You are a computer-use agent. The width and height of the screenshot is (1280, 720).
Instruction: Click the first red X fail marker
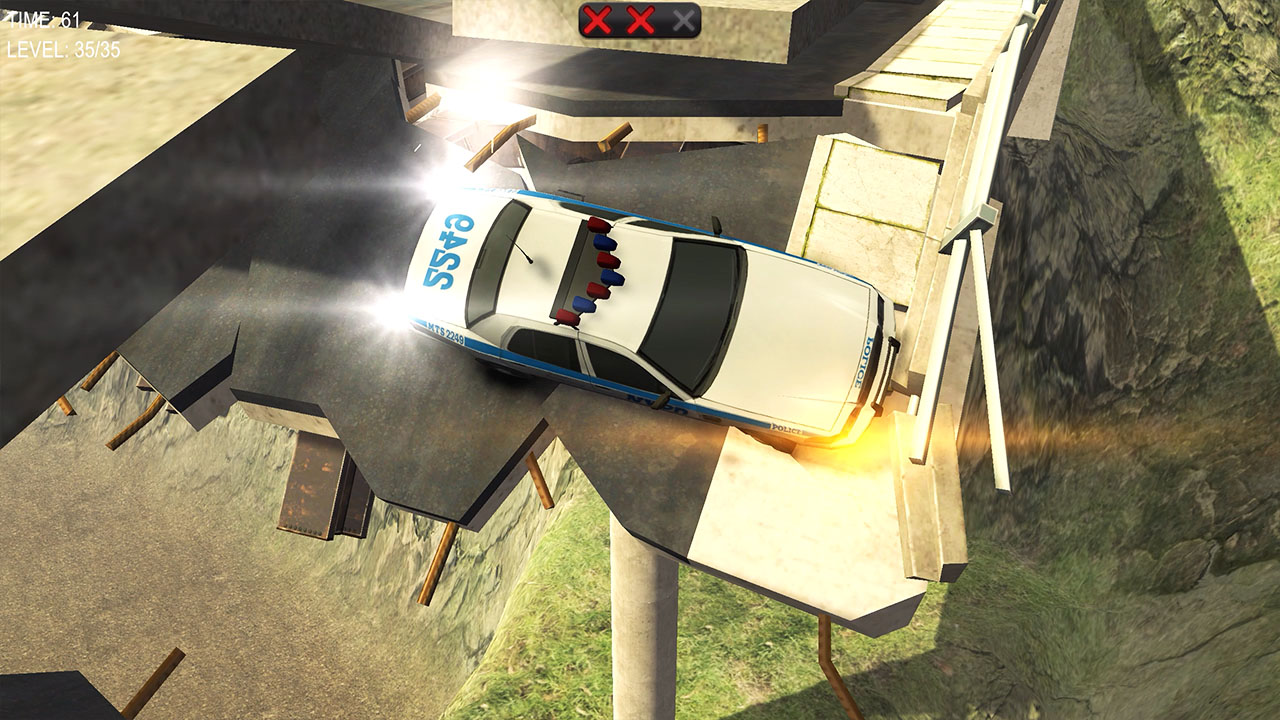[x=597, y=17]
